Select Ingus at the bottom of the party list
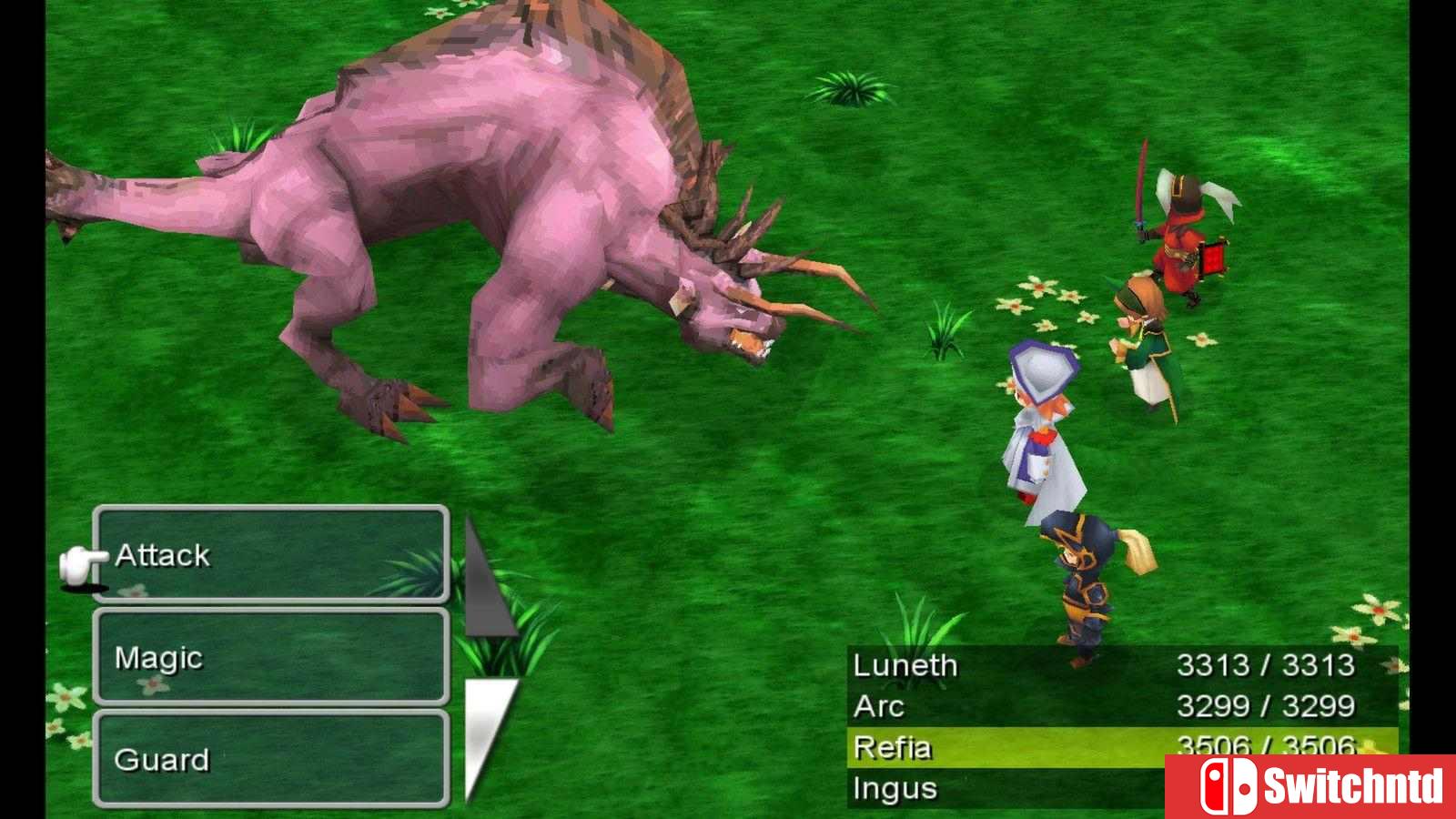The image size is (1456, 819). (896, 788)
